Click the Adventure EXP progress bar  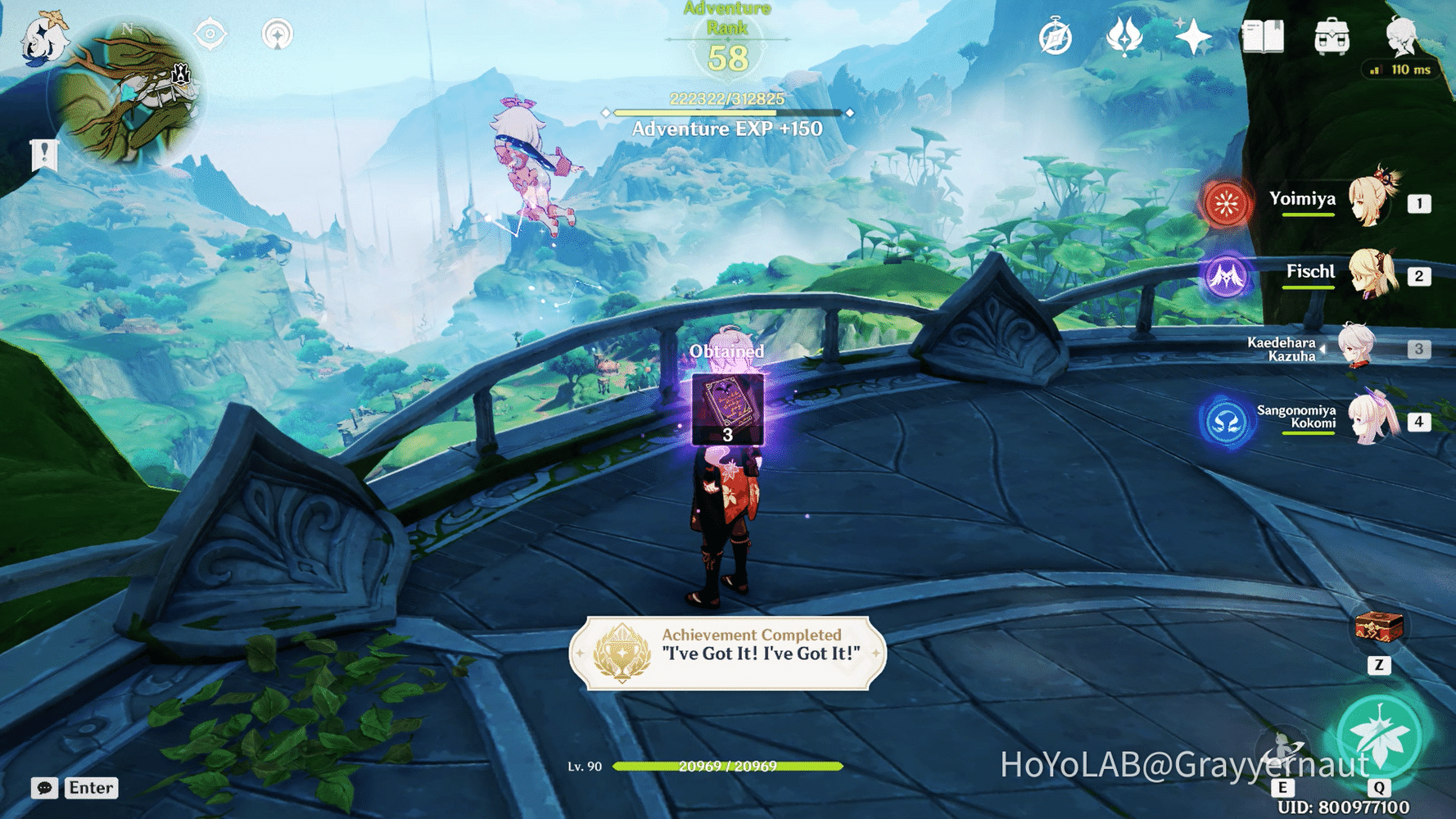(726, 113)
